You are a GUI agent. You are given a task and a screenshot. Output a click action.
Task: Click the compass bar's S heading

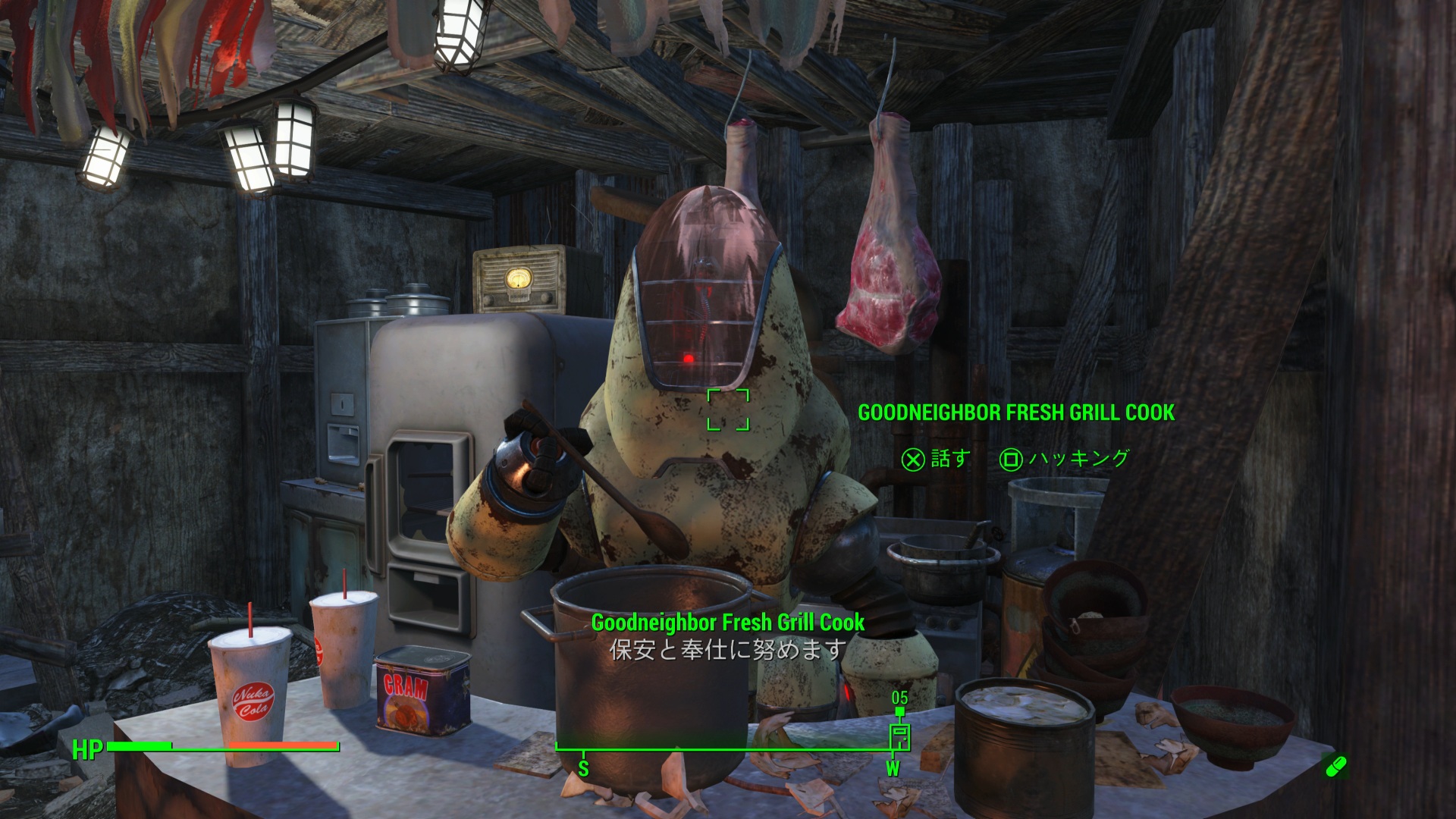point(583,768)
